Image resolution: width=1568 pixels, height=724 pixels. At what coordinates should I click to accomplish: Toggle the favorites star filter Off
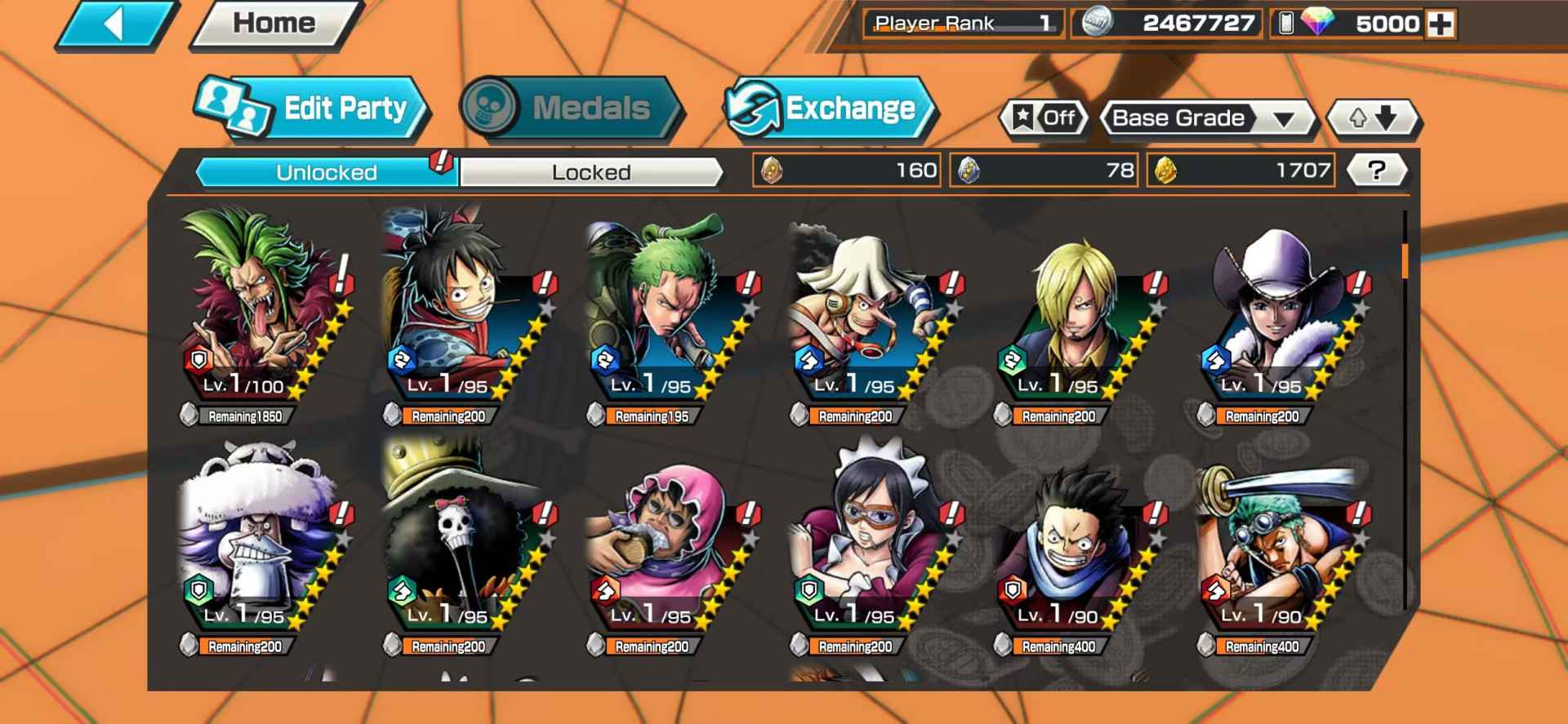tap(1045, 118)
